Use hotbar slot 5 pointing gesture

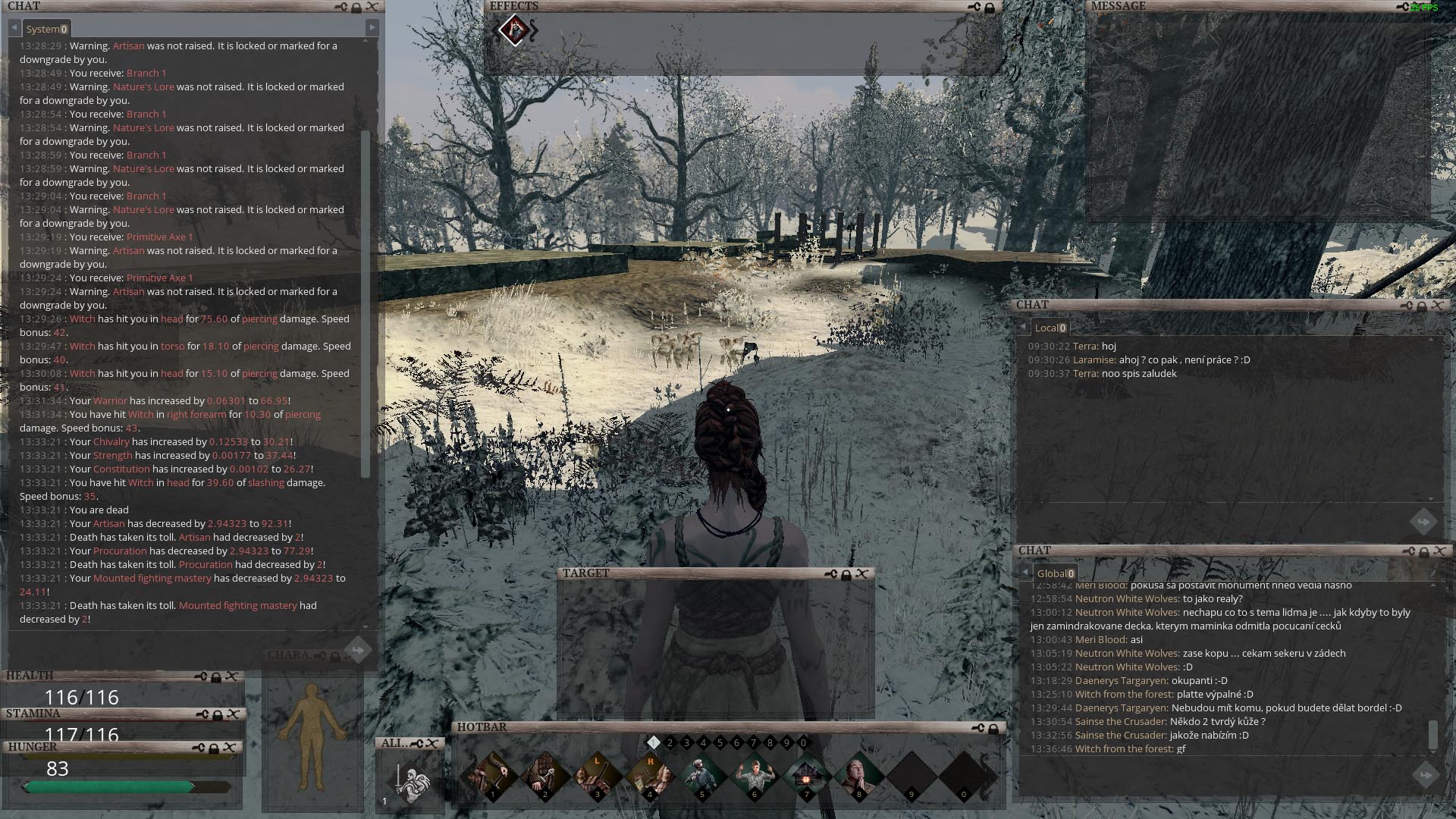701,776
